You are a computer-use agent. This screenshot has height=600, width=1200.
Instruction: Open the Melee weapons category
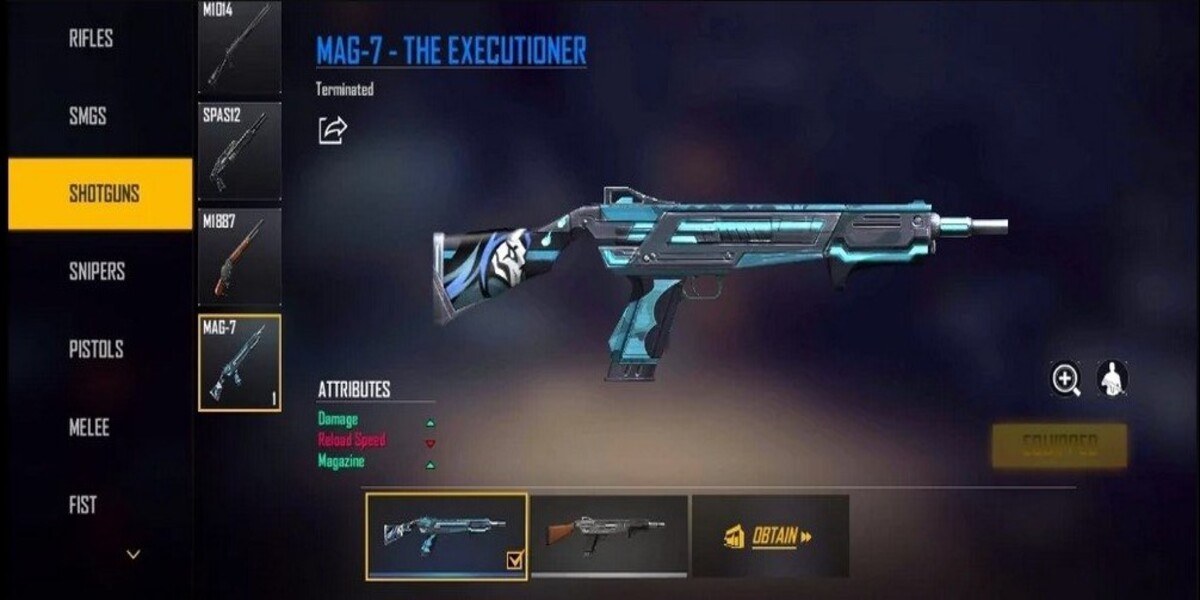(89, 428)
